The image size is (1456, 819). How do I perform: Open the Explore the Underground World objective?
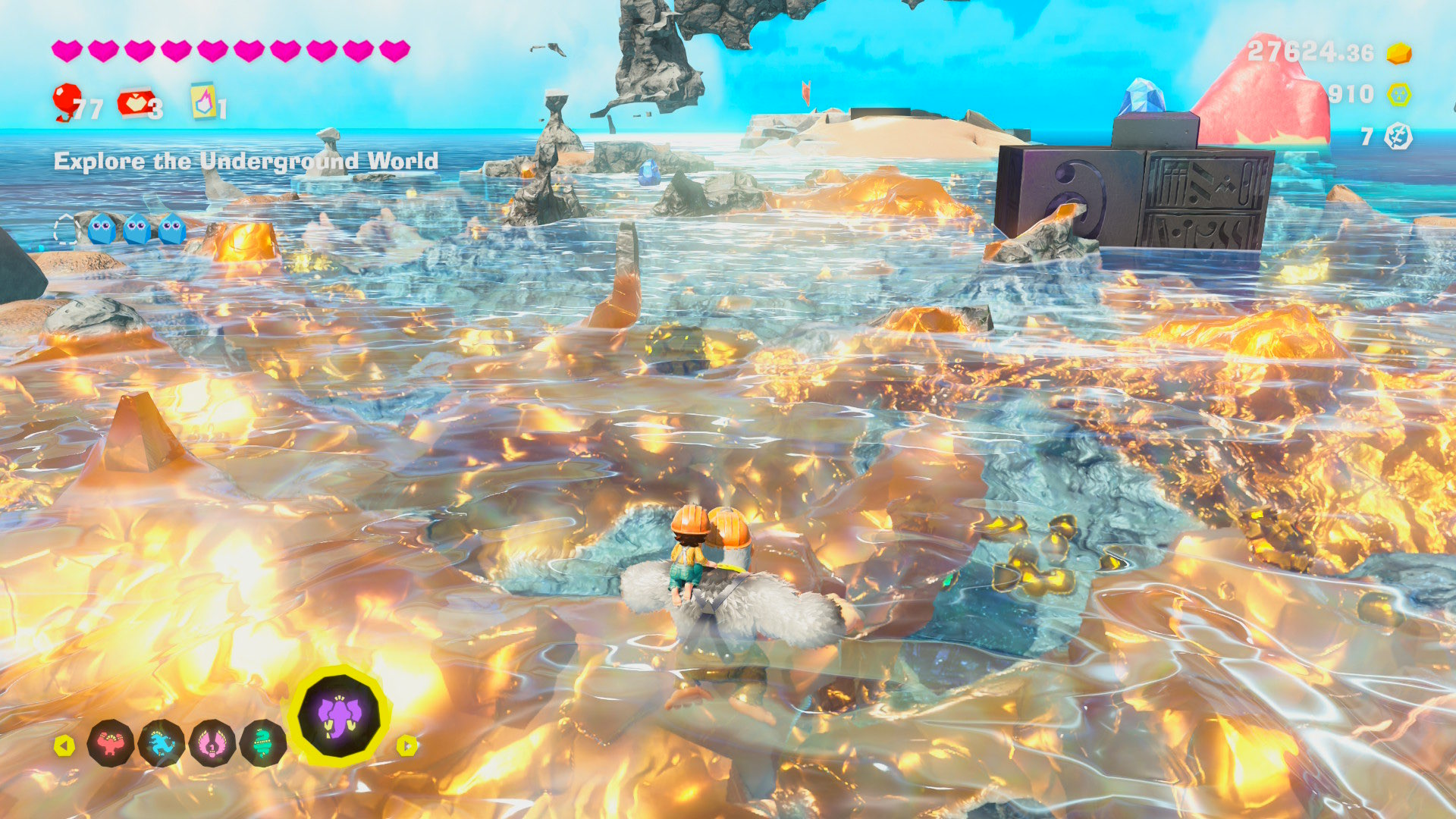pos(246,161)
